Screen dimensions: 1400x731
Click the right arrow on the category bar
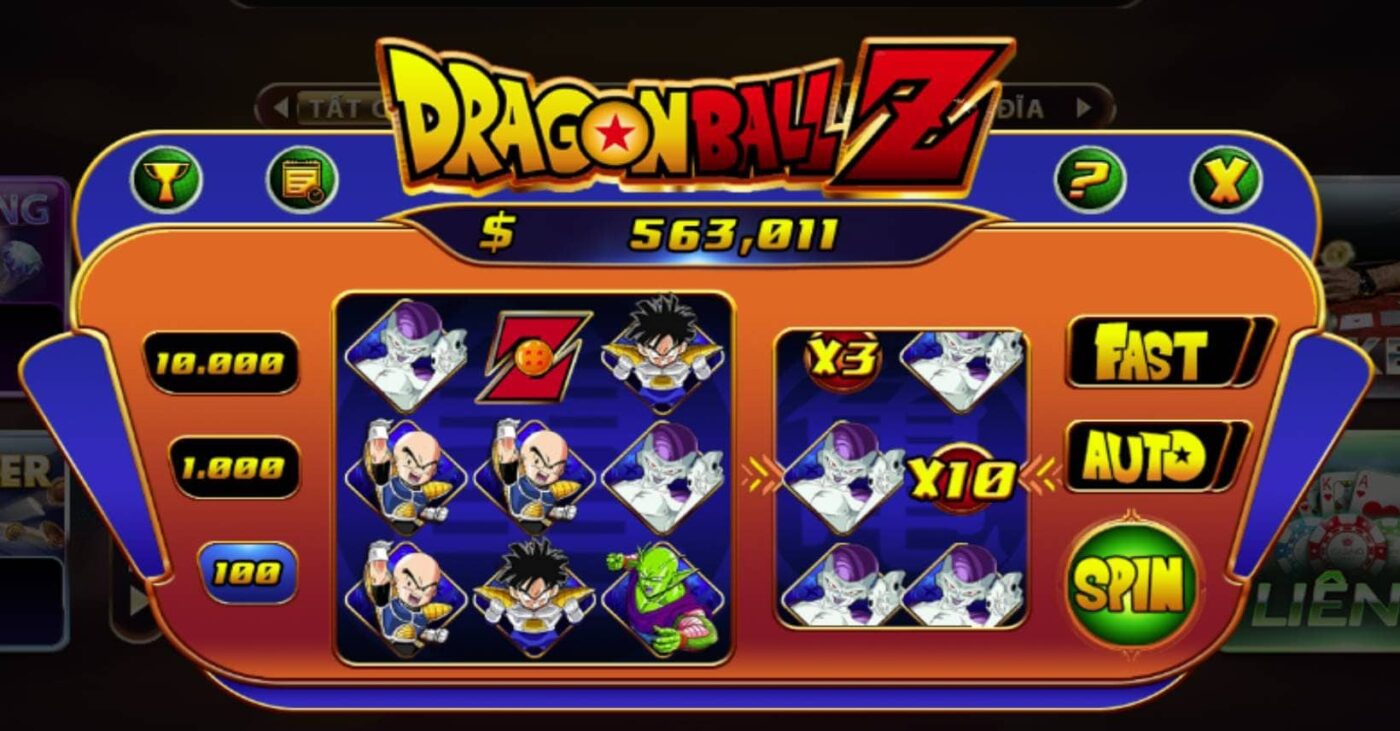point(1082,104)
